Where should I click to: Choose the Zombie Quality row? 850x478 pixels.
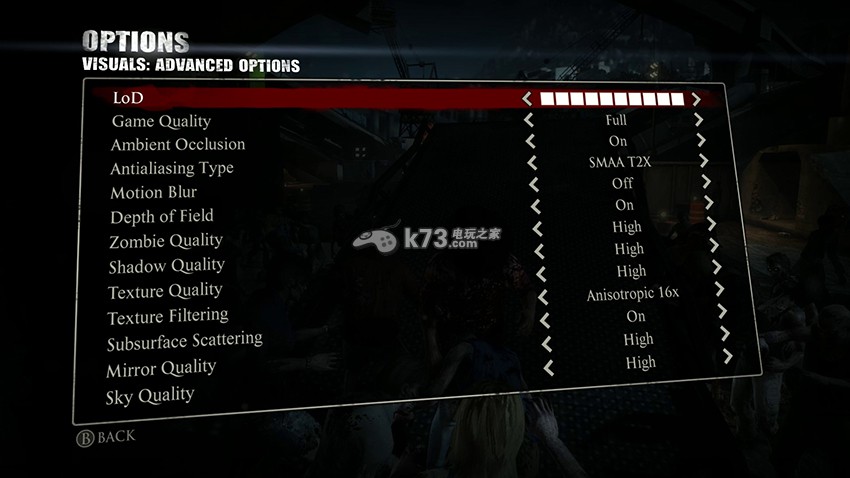[x=165, y=241]
